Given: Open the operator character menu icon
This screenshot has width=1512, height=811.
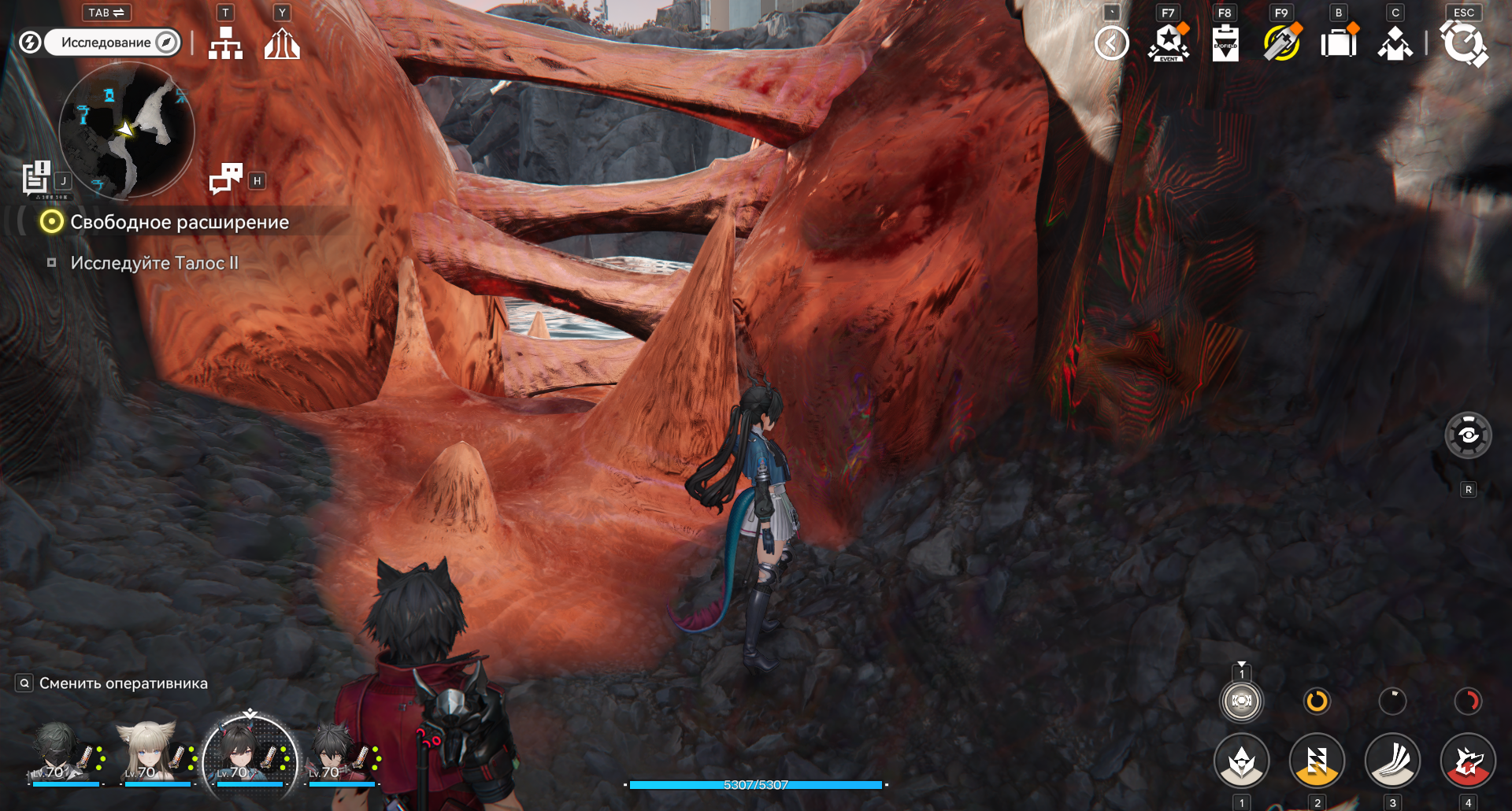Looking at the screenshot, I should (1395, 43).
